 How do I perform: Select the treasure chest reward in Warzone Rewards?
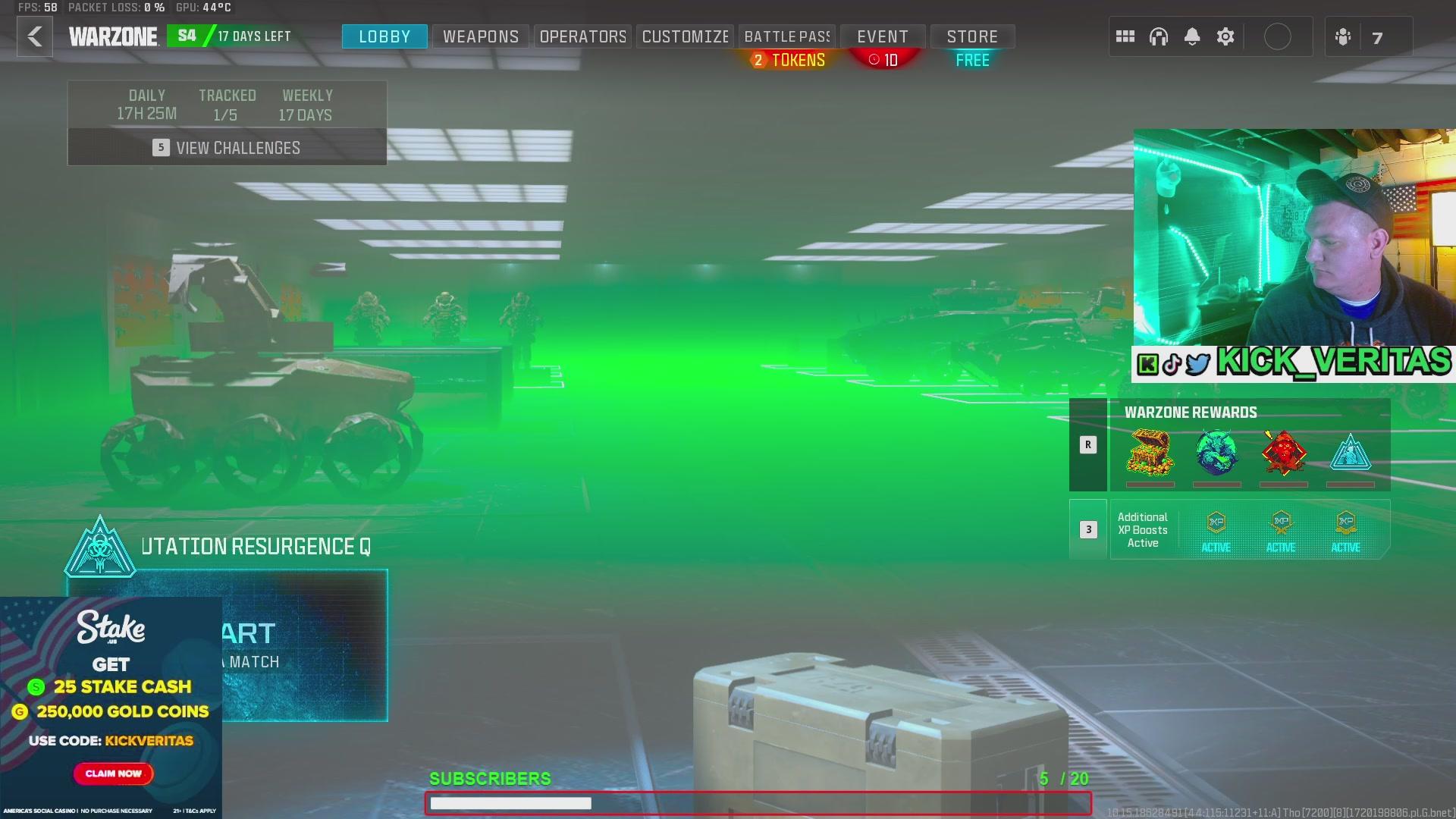1152,453
